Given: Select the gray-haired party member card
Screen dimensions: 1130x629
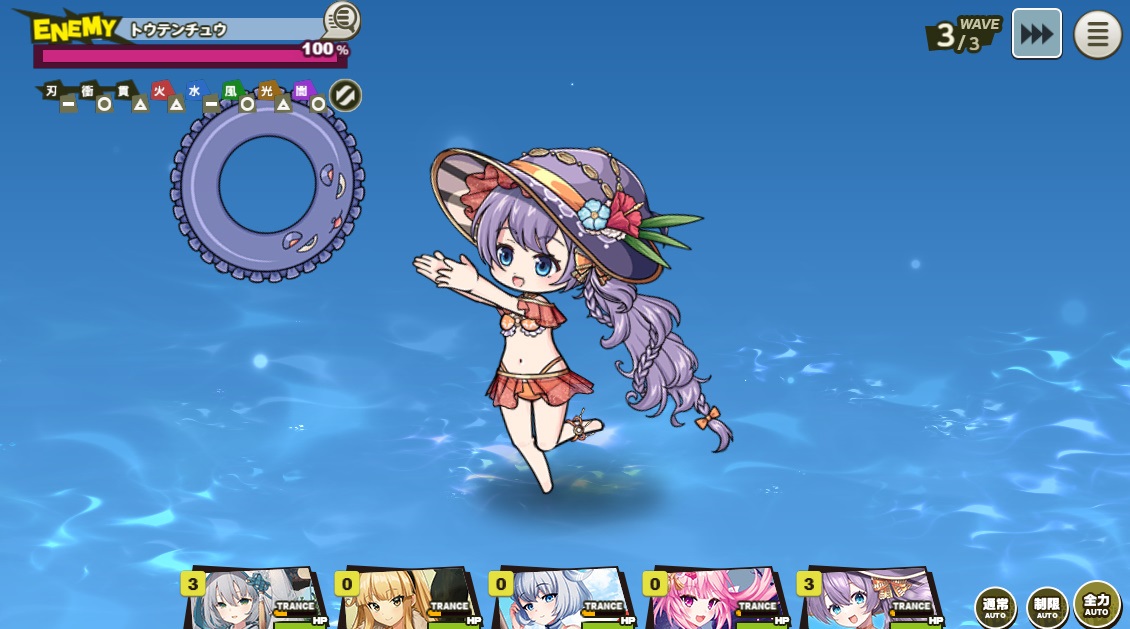Looking at the screenshot, I should (255, 600).
